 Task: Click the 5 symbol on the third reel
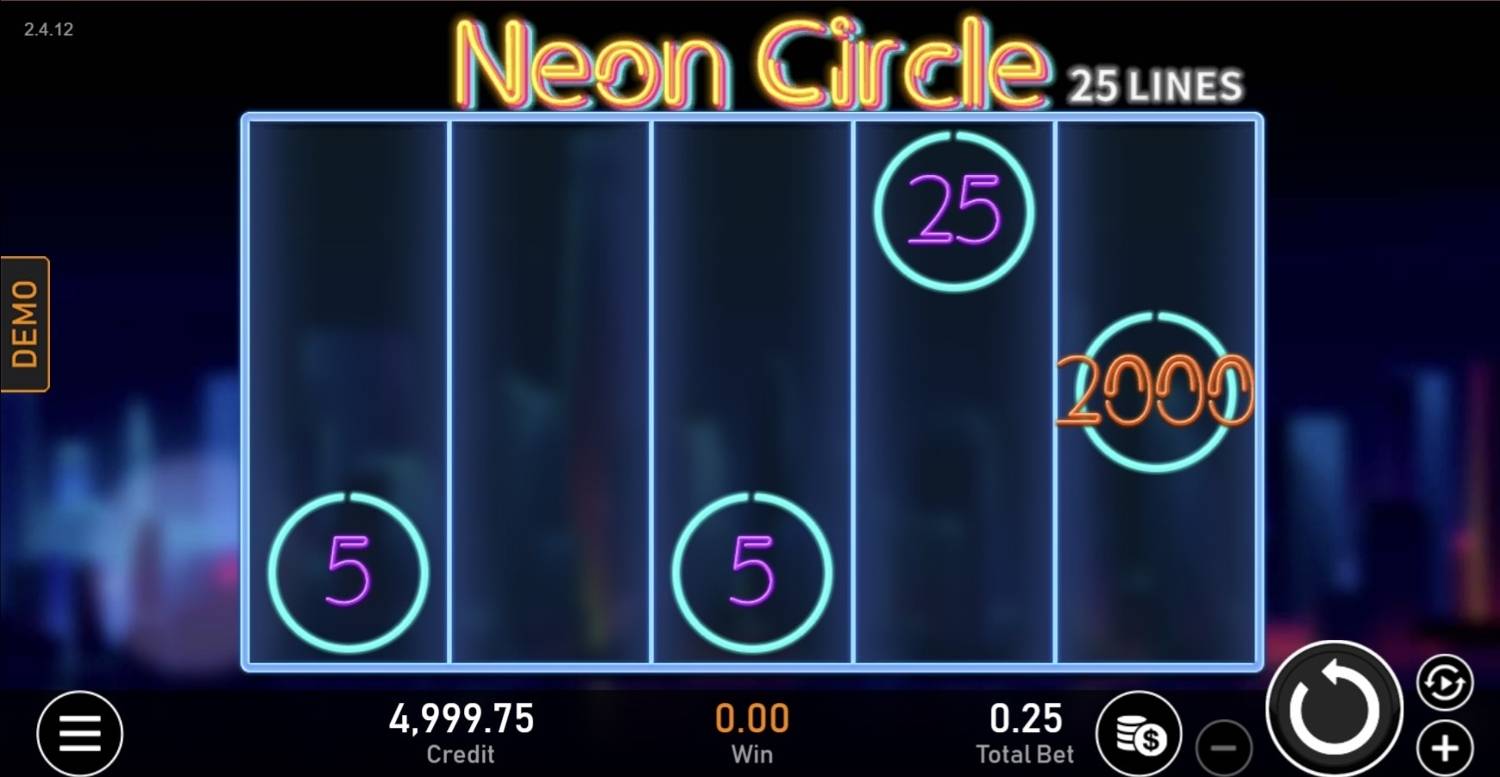(750, 572)
